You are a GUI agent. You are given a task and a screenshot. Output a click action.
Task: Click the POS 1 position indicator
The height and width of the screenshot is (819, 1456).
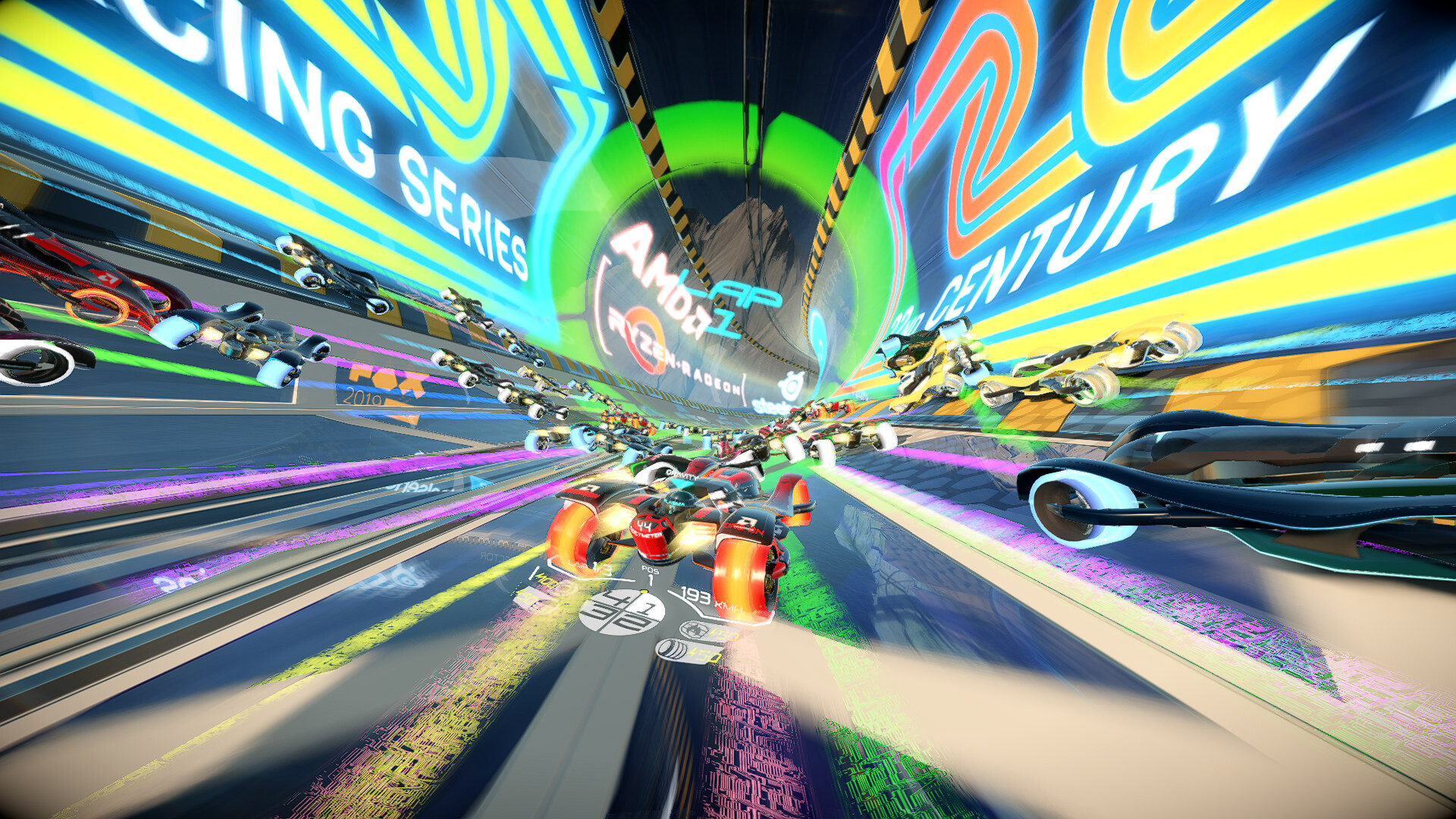pos(652,573)
